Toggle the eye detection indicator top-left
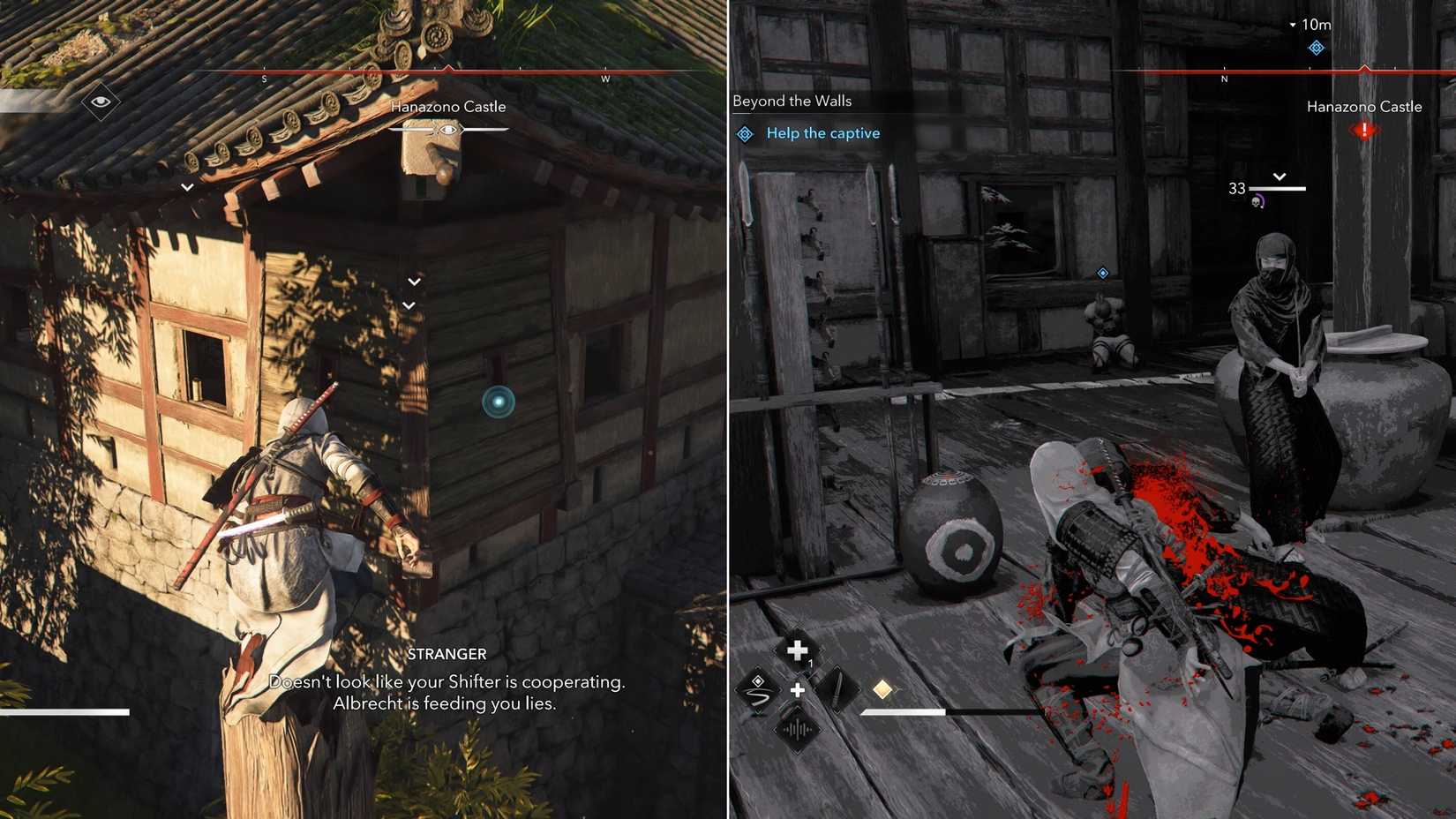Image resolution: width=1456 pixels, height=819 pixels. 101,101
